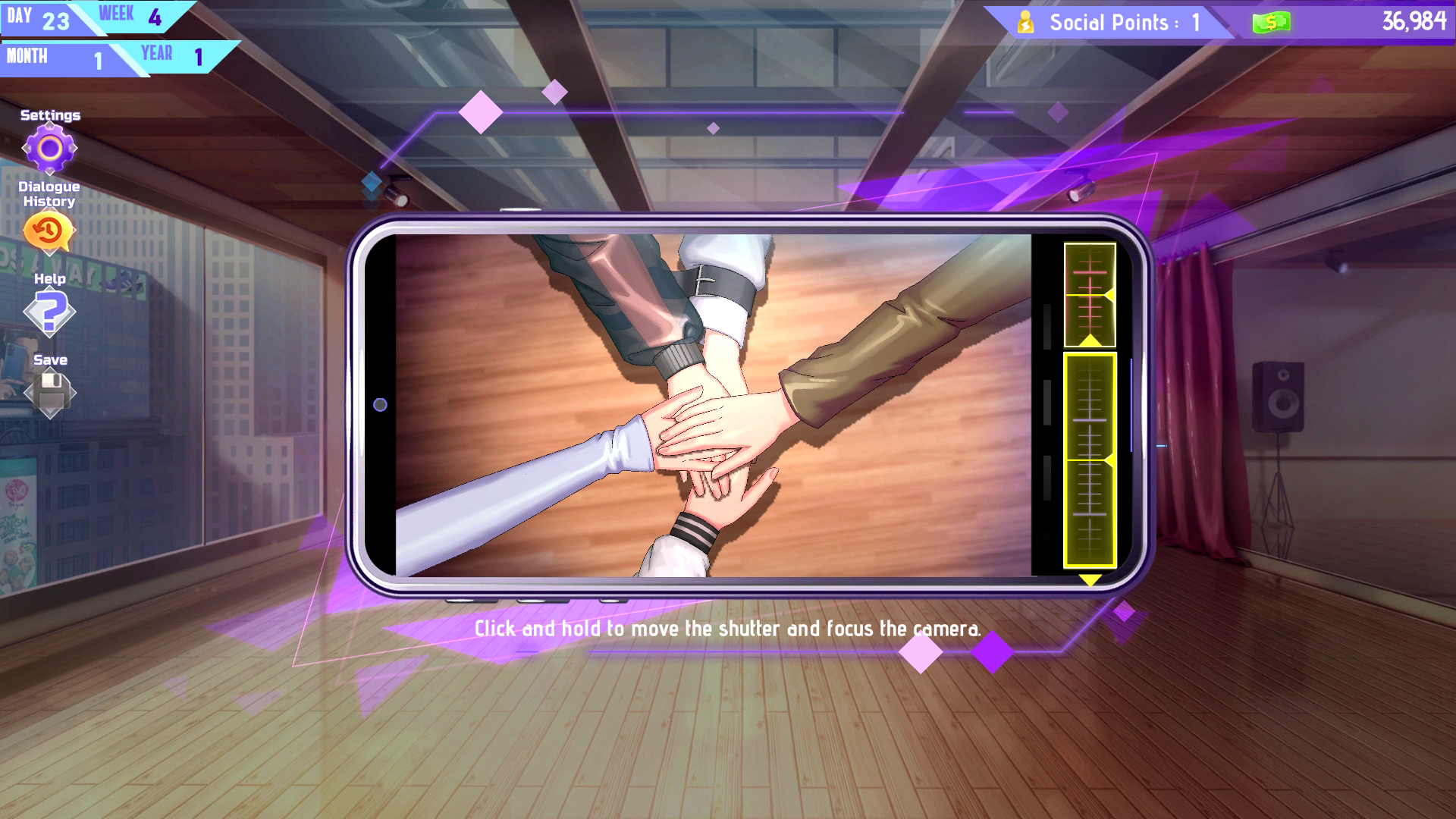
Task: Save the game with the floppy disk icon
Action: [50, 394]
